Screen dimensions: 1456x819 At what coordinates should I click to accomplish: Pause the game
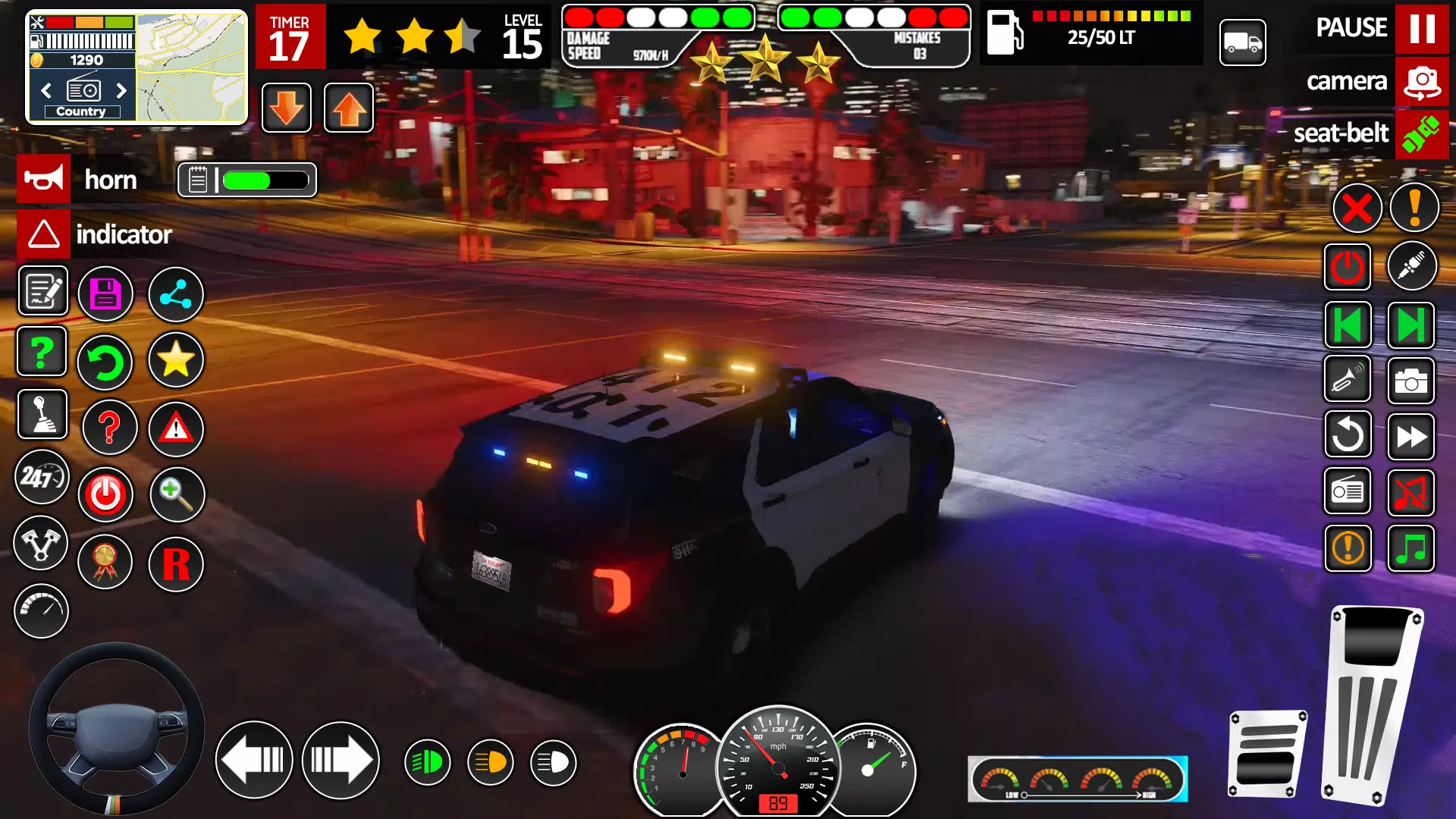coord(1422,29)
